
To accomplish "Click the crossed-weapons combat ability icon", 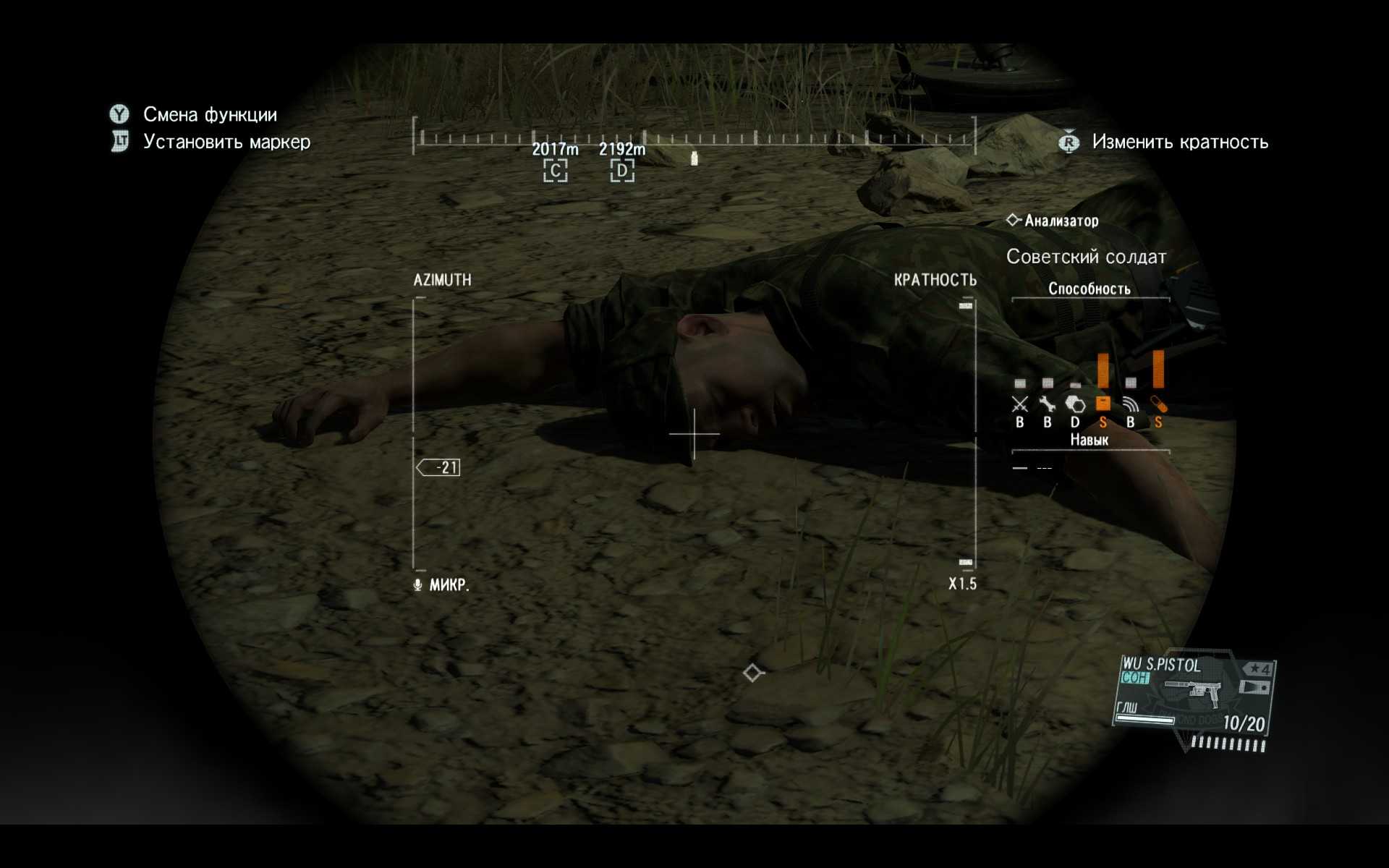I will click(1019, 404).
